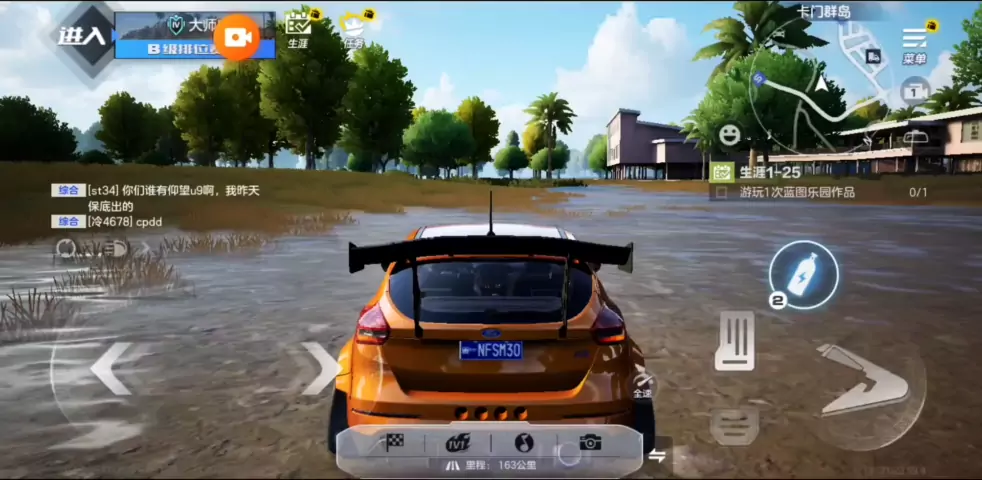This screenshot has height=480, width=982.
Task: Open the 生涯 career icon
Action: 298,29
